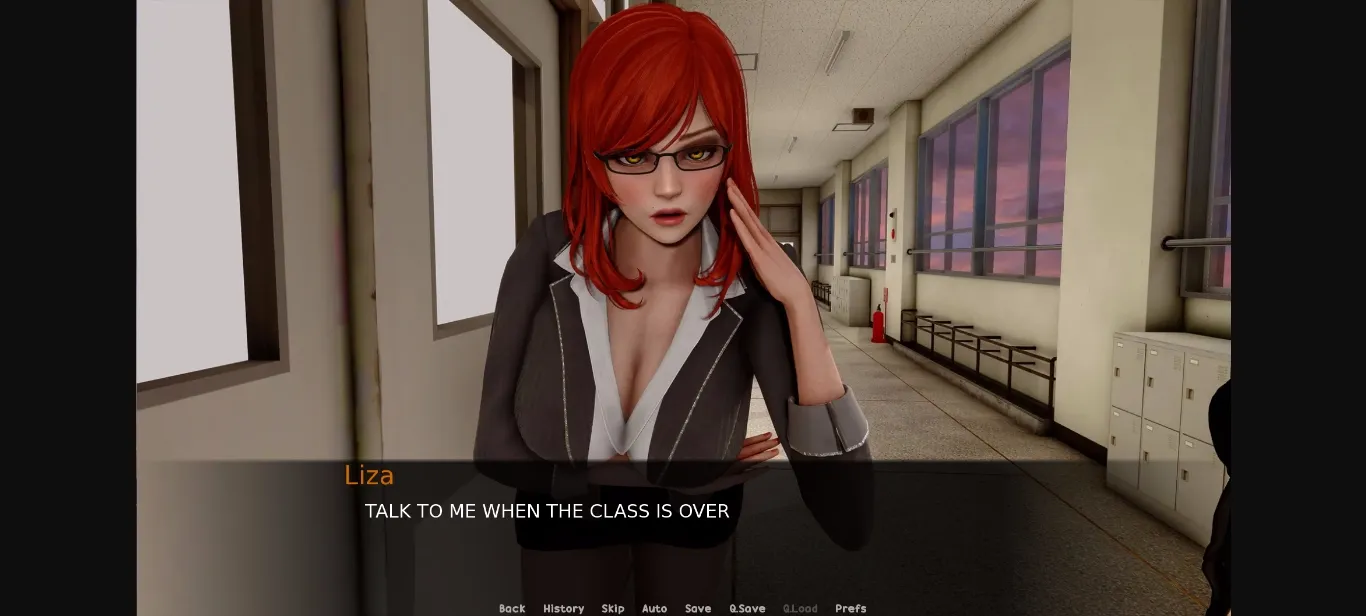
Task: Quick save with Q.Save
Action: click(x=747, y=608)
